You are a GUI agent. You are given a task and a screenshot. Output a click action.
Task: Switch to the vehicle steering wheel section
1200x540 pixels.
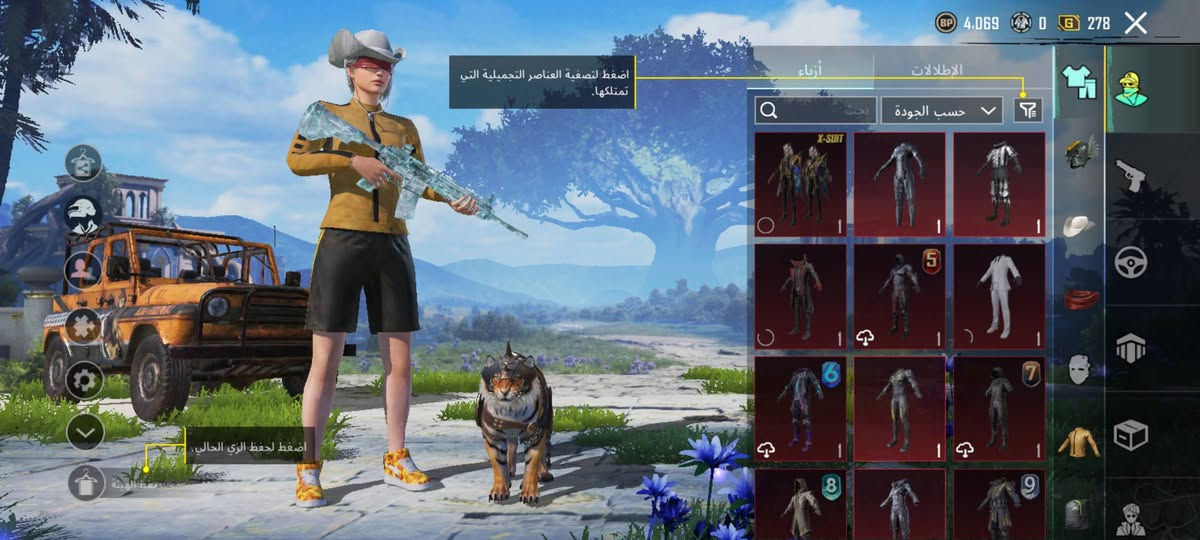tap(1131, 262)
